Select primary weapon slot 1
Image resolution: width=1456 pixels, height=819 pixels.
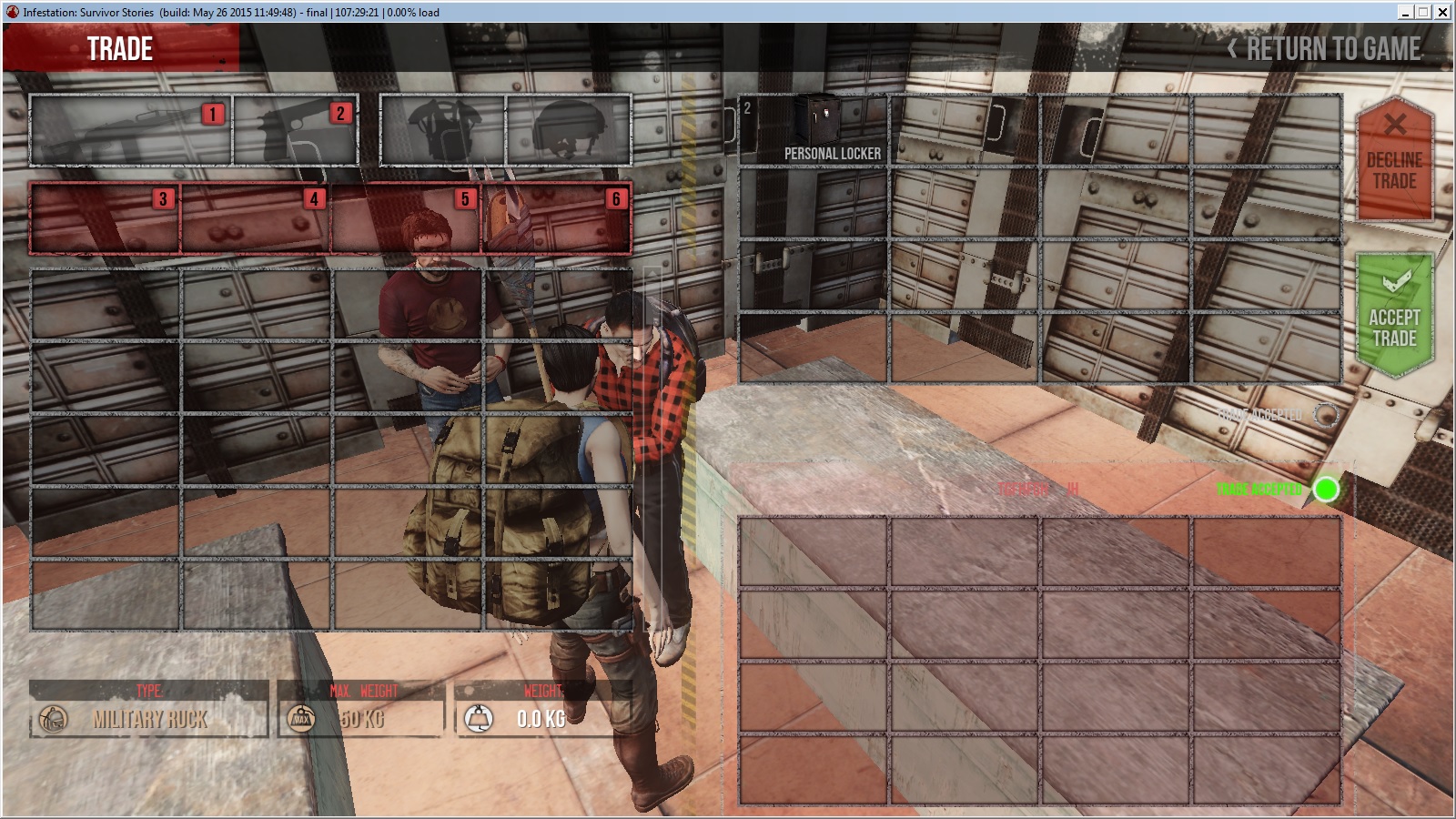point(131,130)
